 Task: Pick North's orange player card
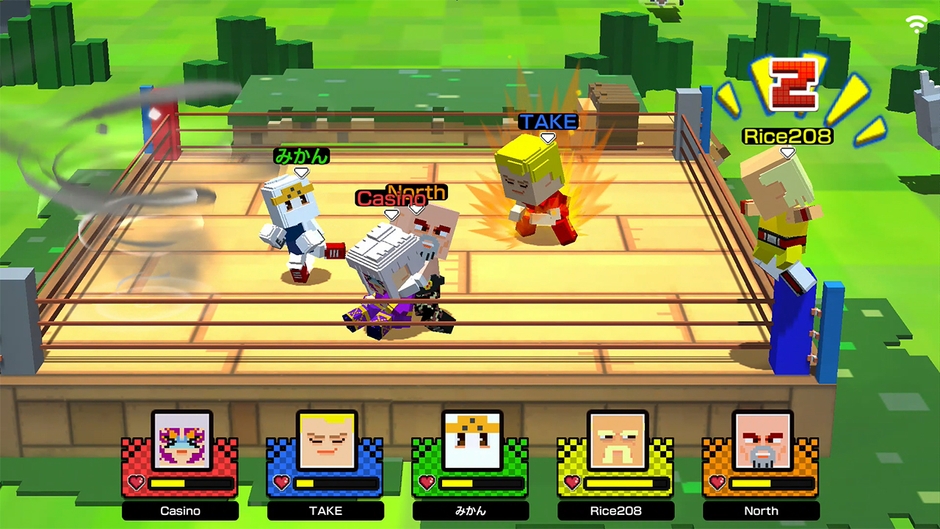(762, 463)
